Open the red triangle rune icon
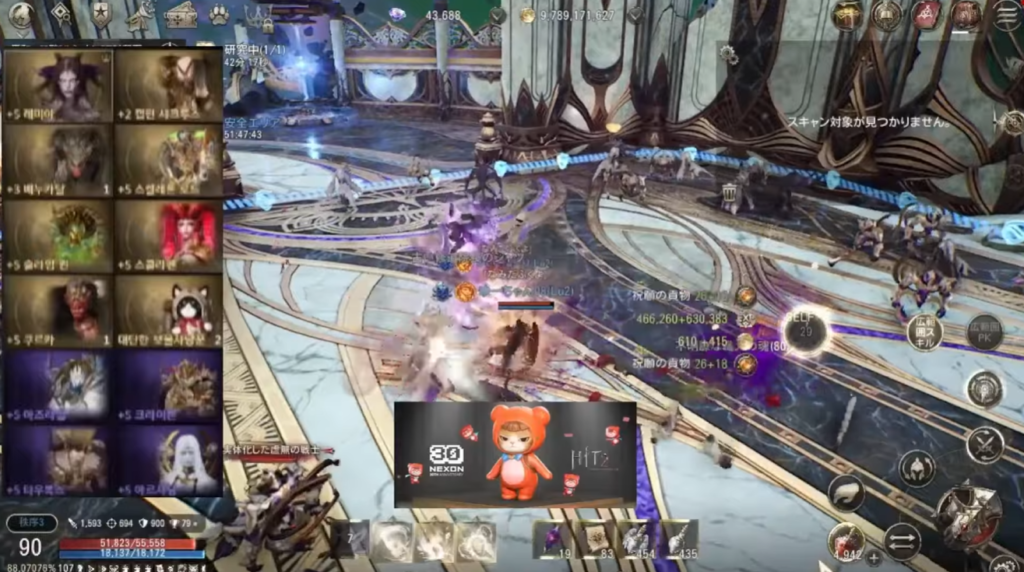This screenshot has height=572, width=1024. 925,15
